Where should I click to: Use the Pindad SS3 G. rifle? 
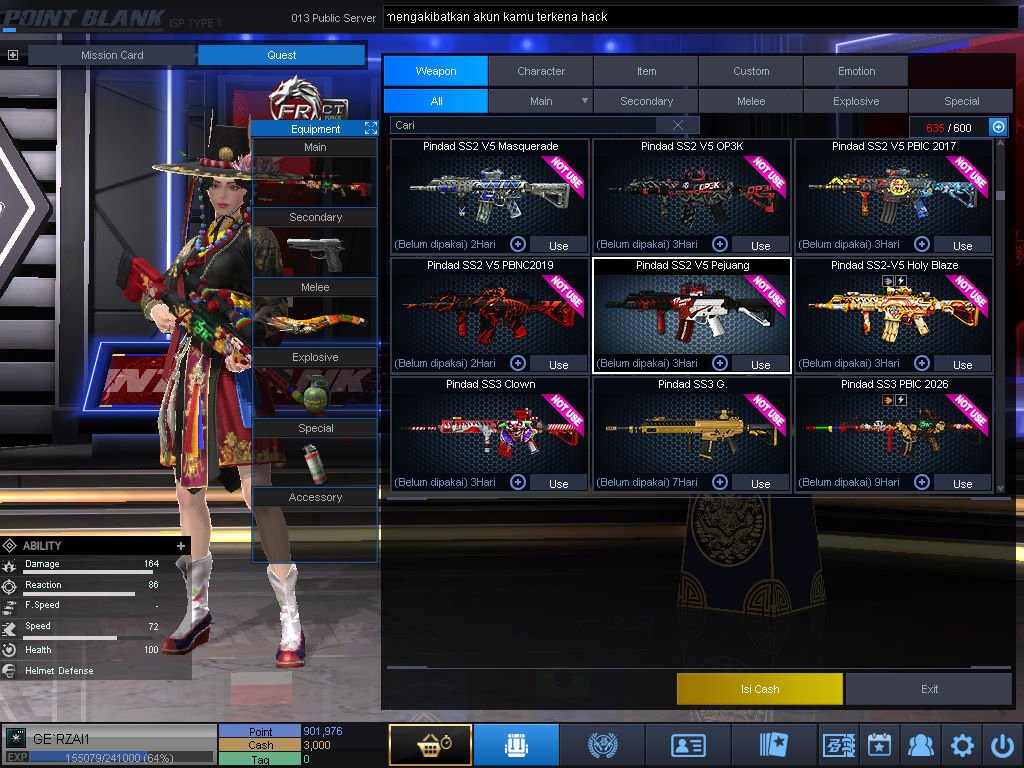[x=760, y=483]
